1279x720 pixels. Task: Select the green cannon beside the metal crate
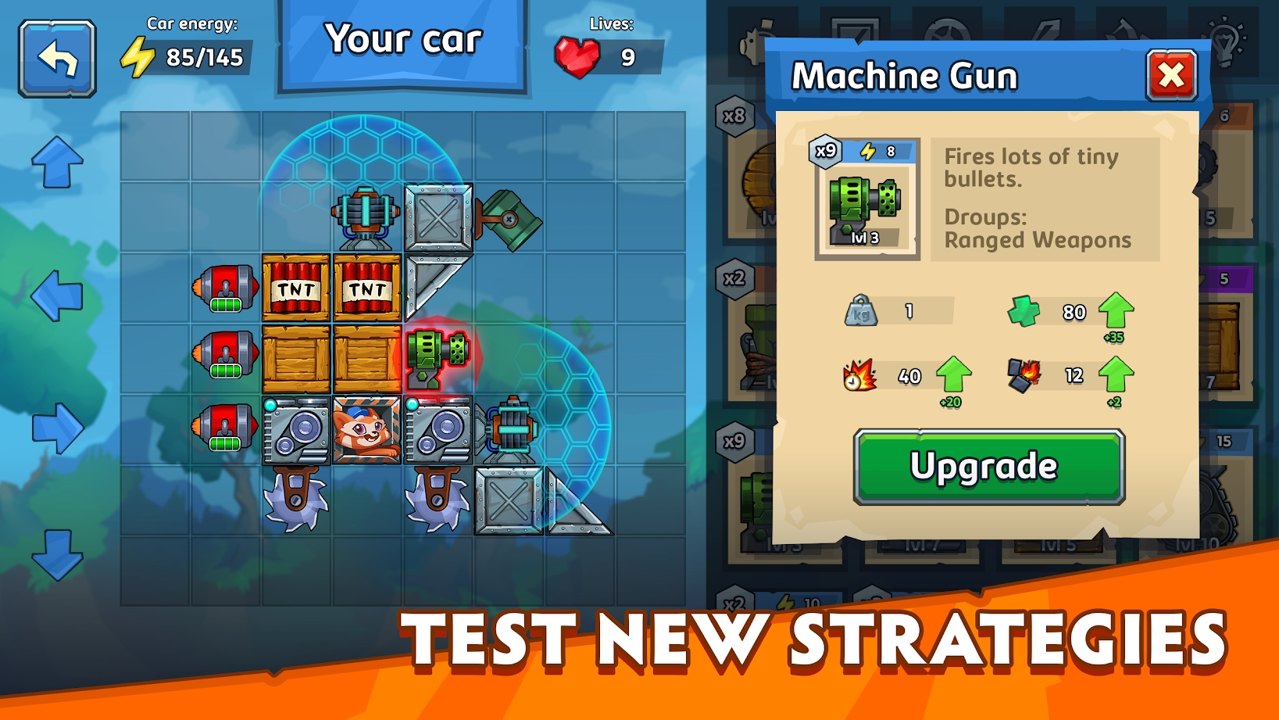(x=510, y=219)
